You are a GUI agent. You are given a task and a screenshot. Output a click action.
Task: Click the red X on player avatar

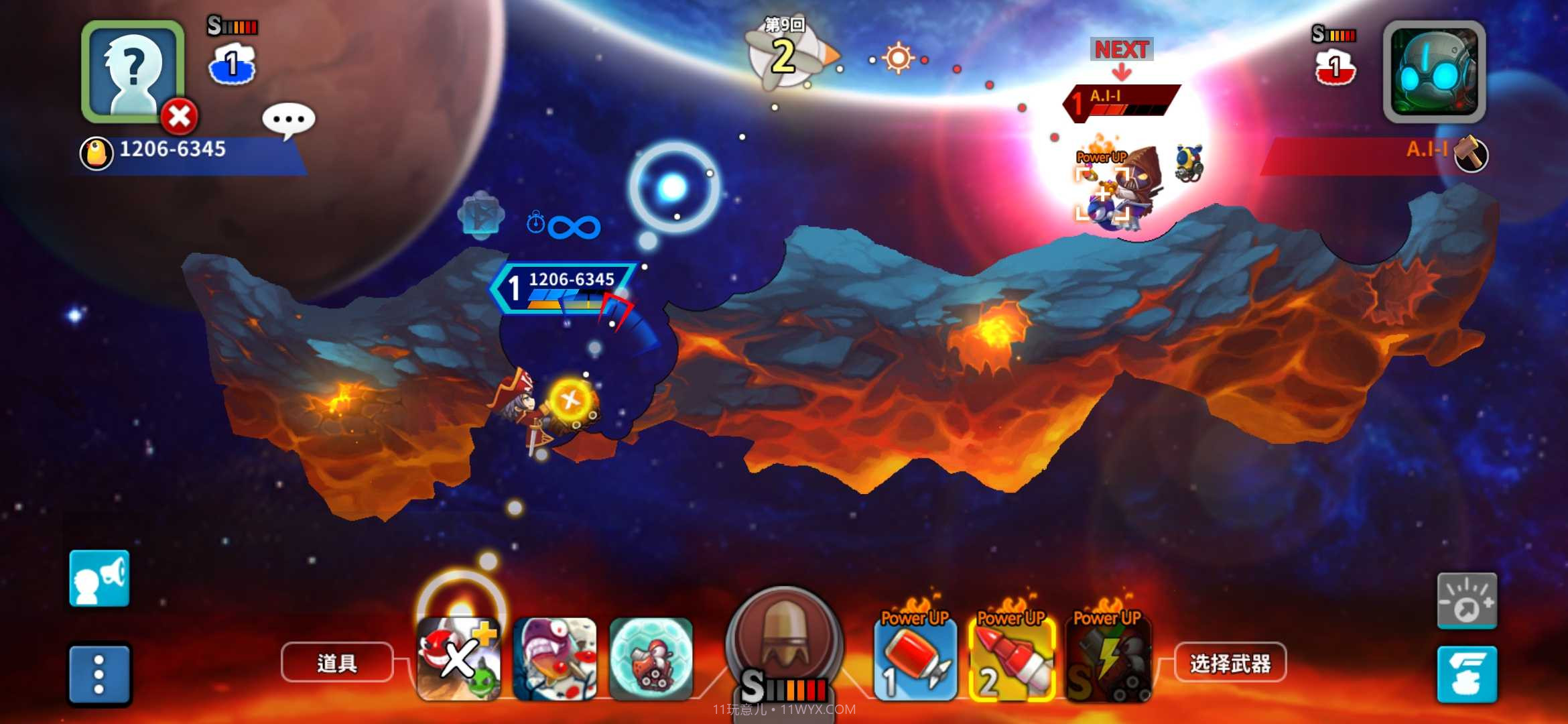pyautogui.click(x=179, y=117)
